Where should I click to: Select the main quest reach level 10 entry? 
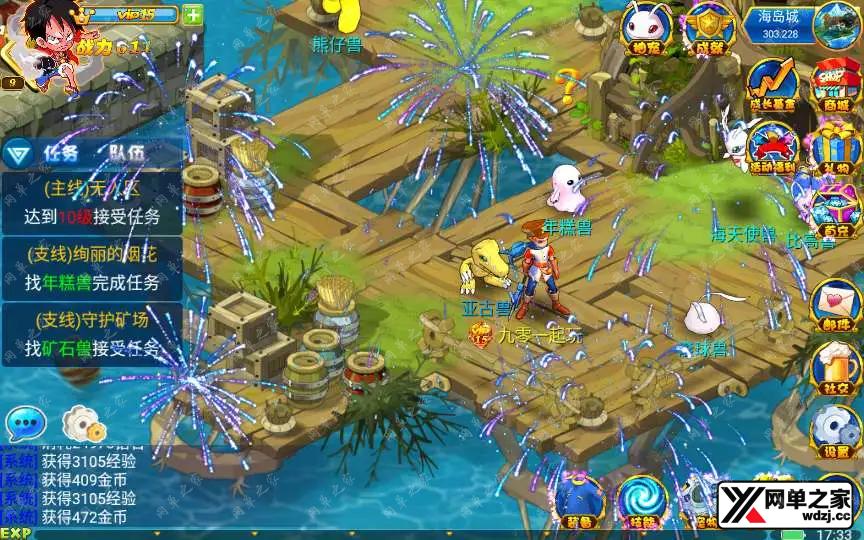(x=92, y=203)
